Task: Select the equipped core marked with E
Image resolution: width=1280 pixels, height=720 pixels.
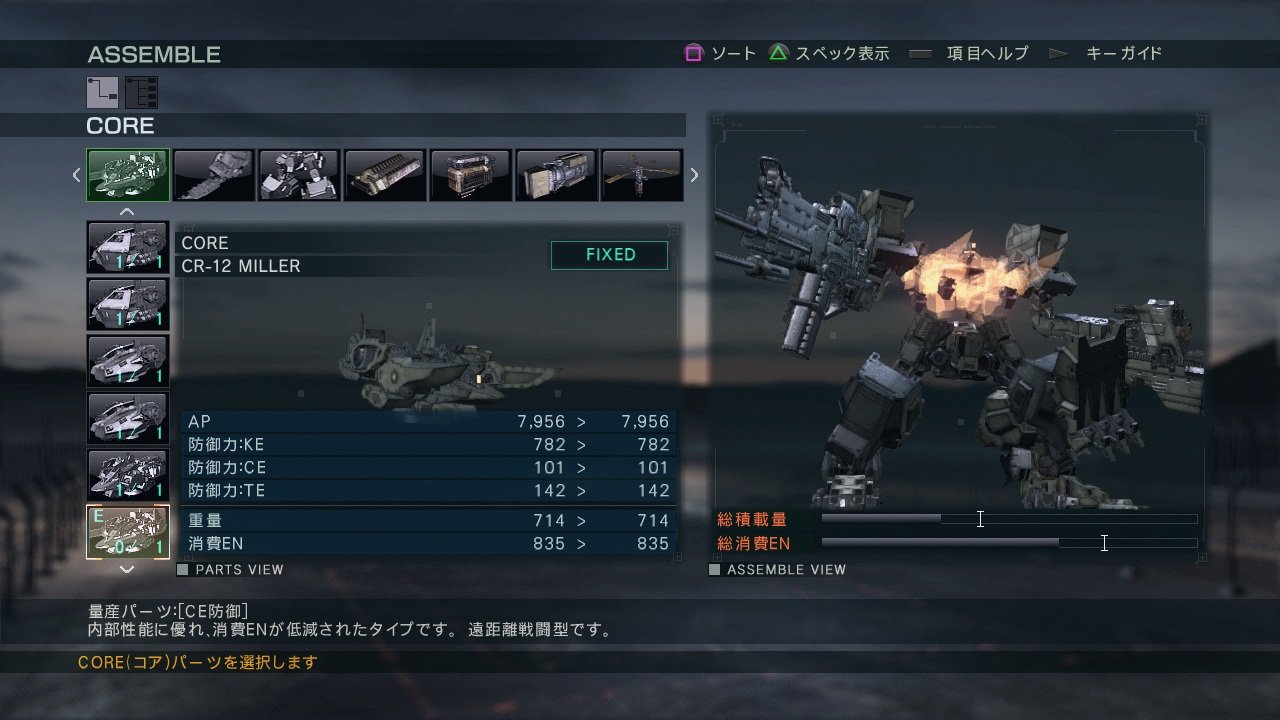Action: (x=127, y=532)
